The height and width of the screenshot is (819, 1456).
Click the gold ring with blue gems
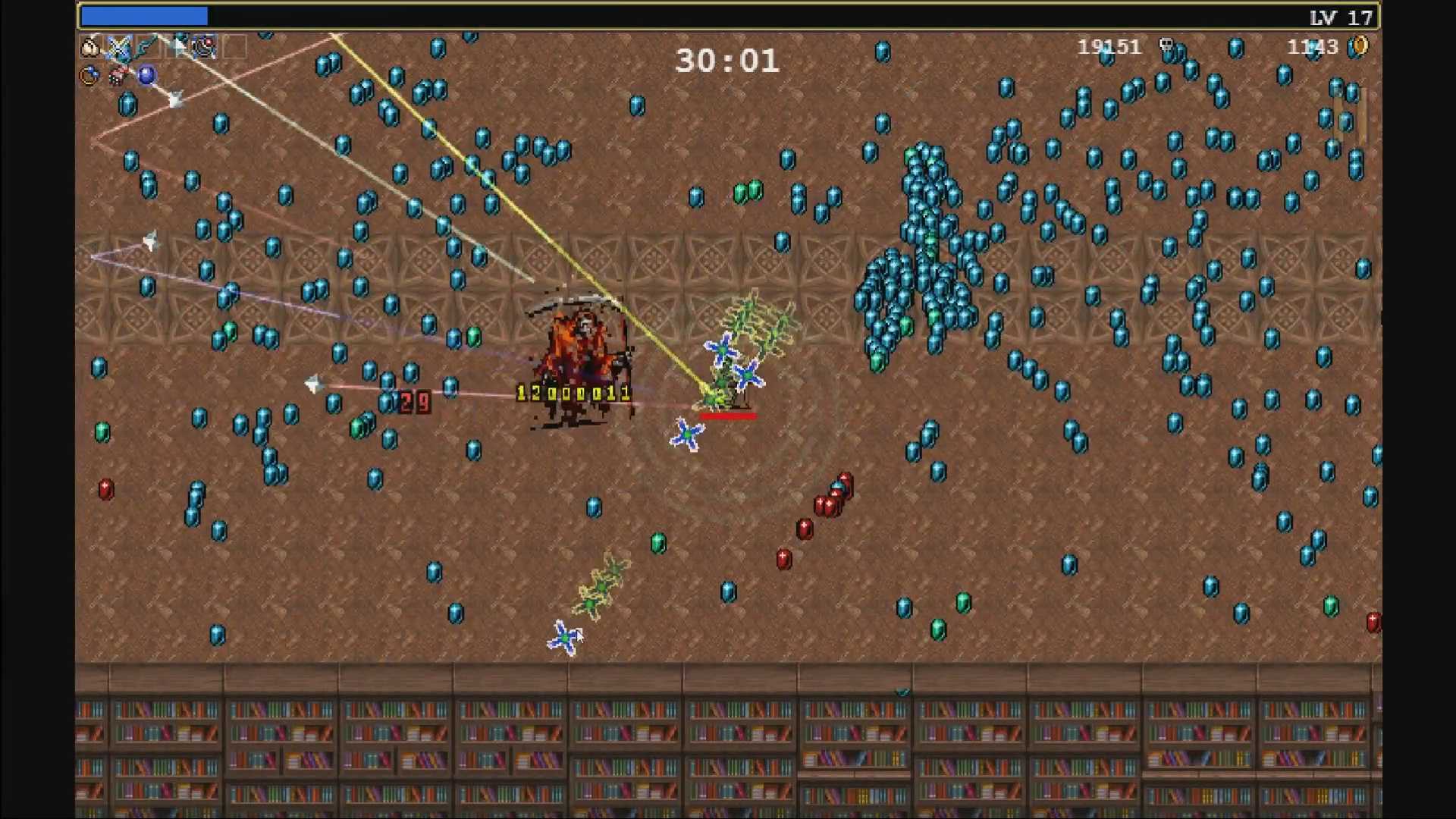(x=89, y=75)
